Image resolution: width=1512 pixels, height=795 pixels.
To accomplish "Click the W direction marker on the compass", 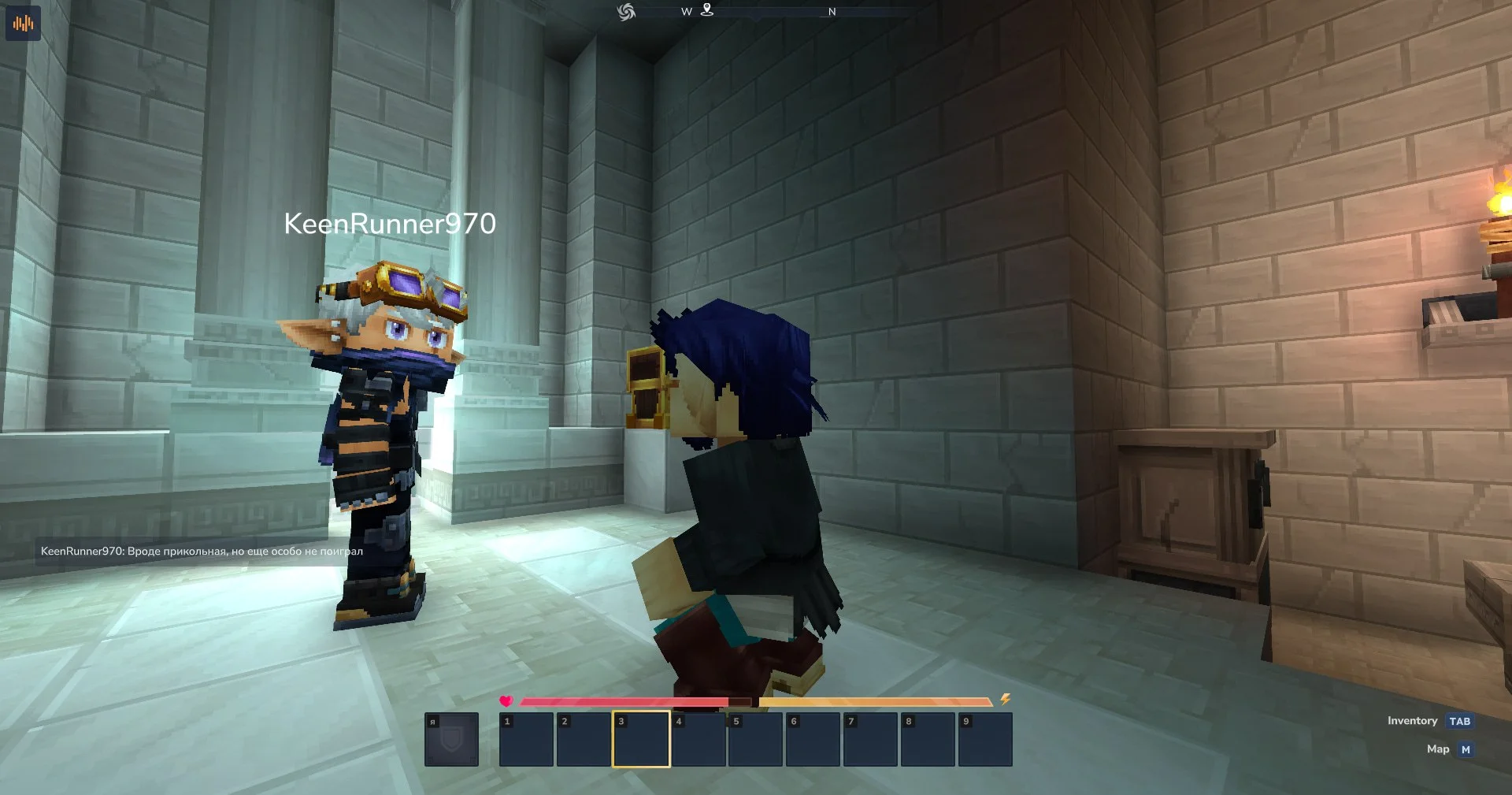I will [x=686, y=12].
